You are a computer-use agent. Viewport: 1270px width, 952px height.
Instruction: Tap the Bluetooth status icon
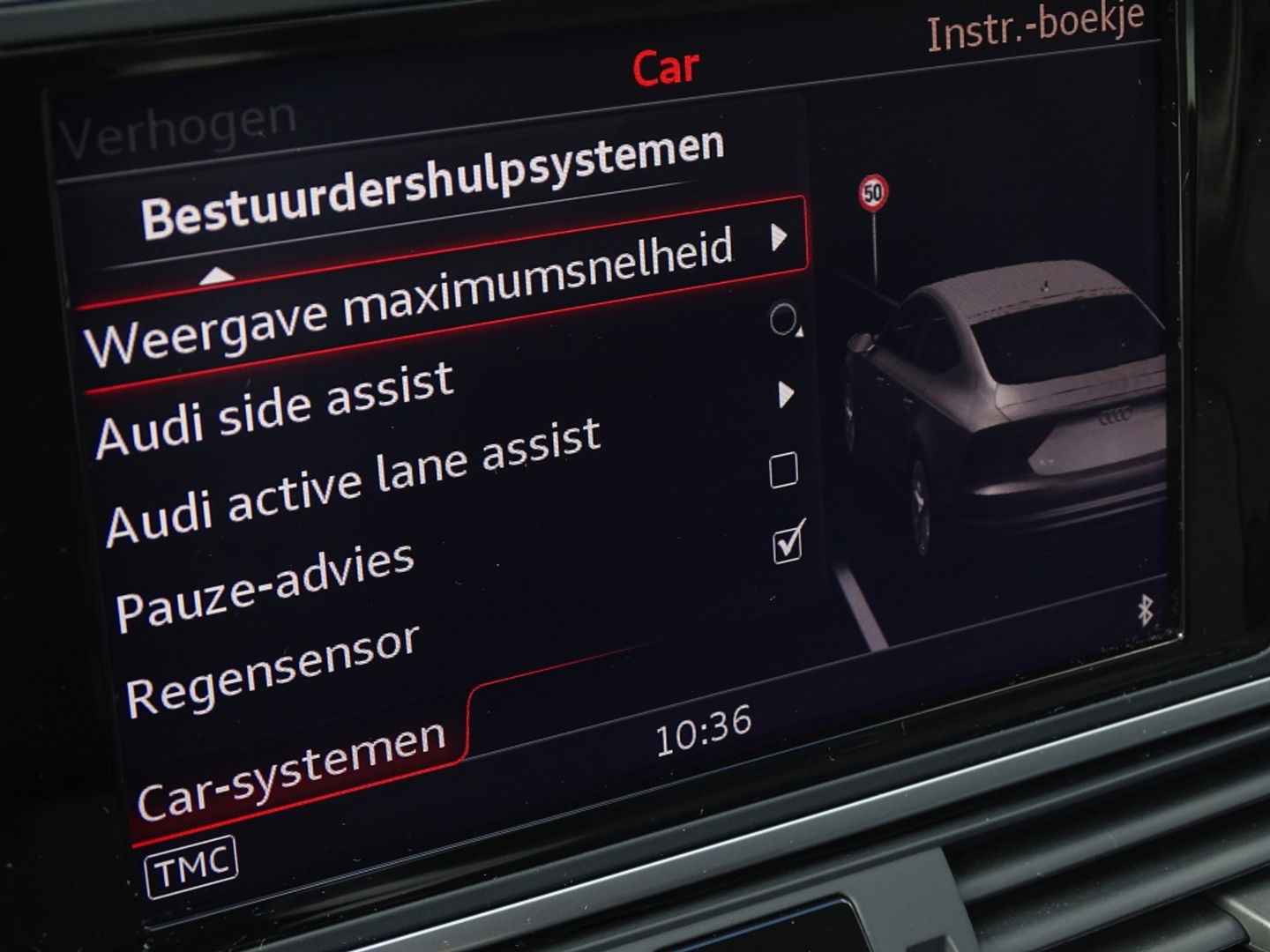pyautogui.click(x=1146, y=609)
